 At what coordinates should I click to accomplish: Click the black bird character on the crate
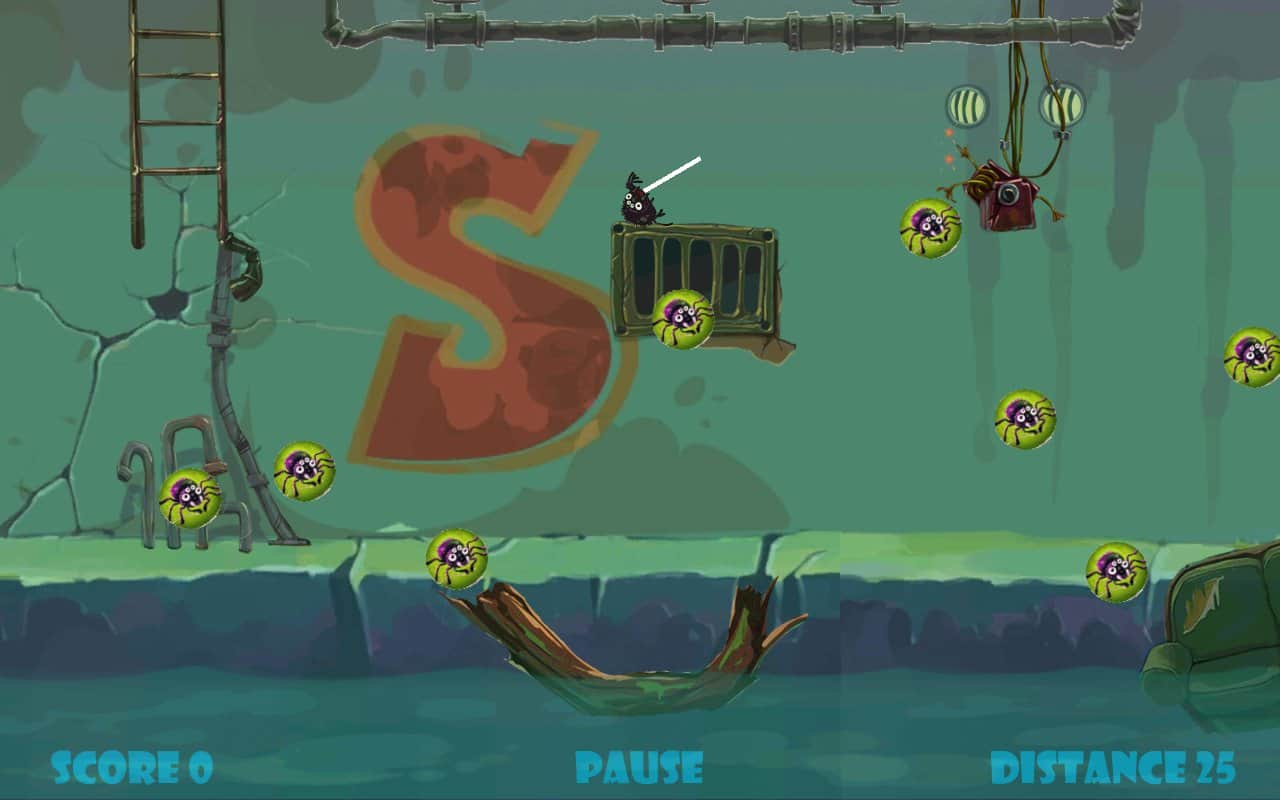click(x=640, y=200)
